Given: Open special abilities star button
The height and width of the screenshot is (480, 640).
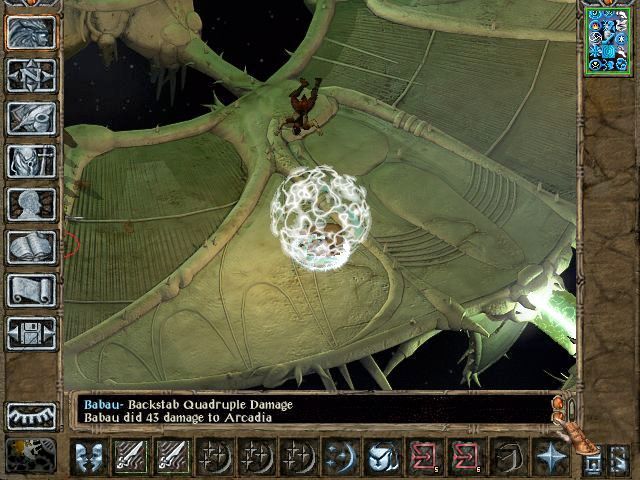Looking at the screenshot, I should pos(550,457).
